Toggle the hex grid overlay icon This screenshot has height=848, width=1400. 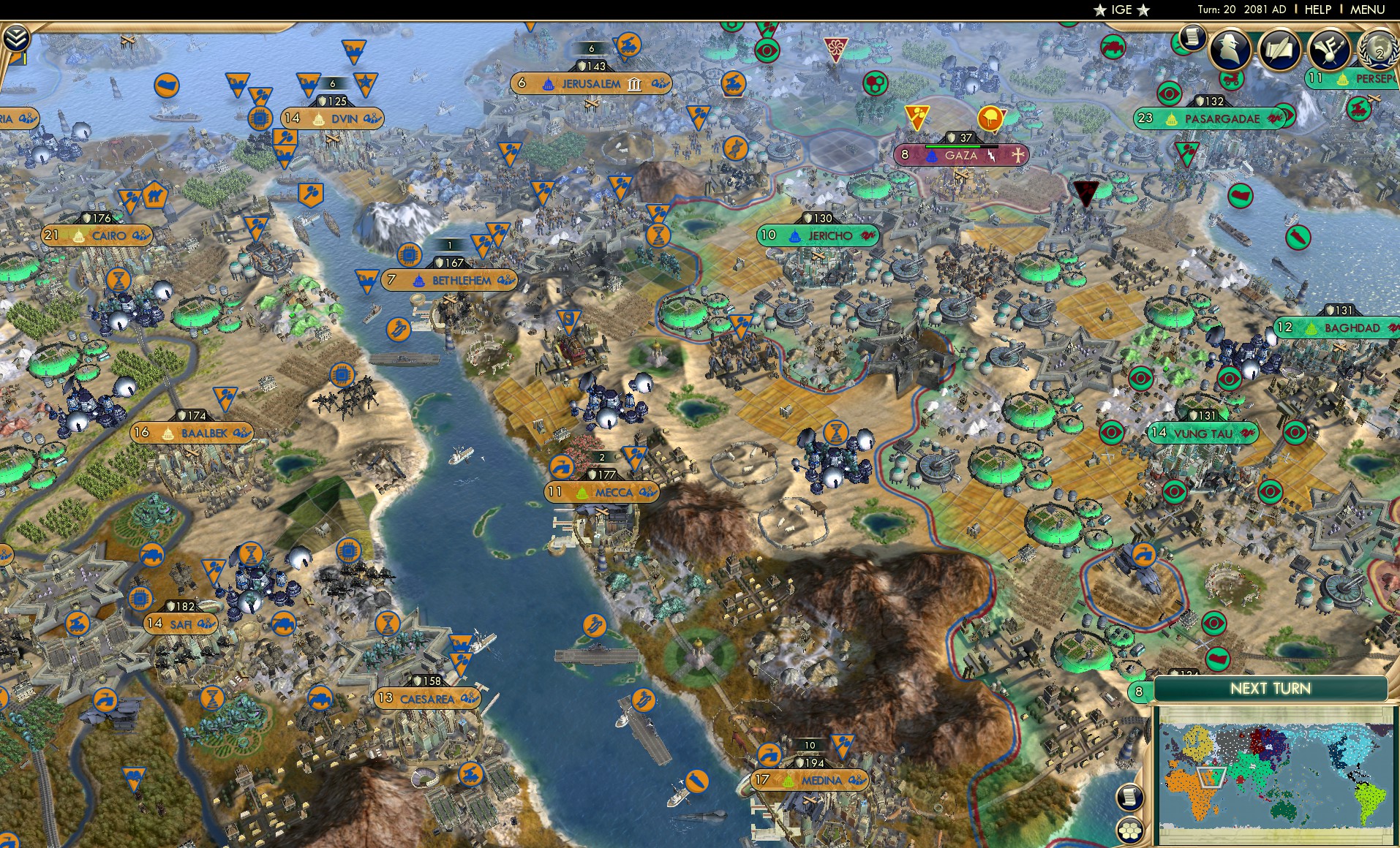tap(1130, 831)
